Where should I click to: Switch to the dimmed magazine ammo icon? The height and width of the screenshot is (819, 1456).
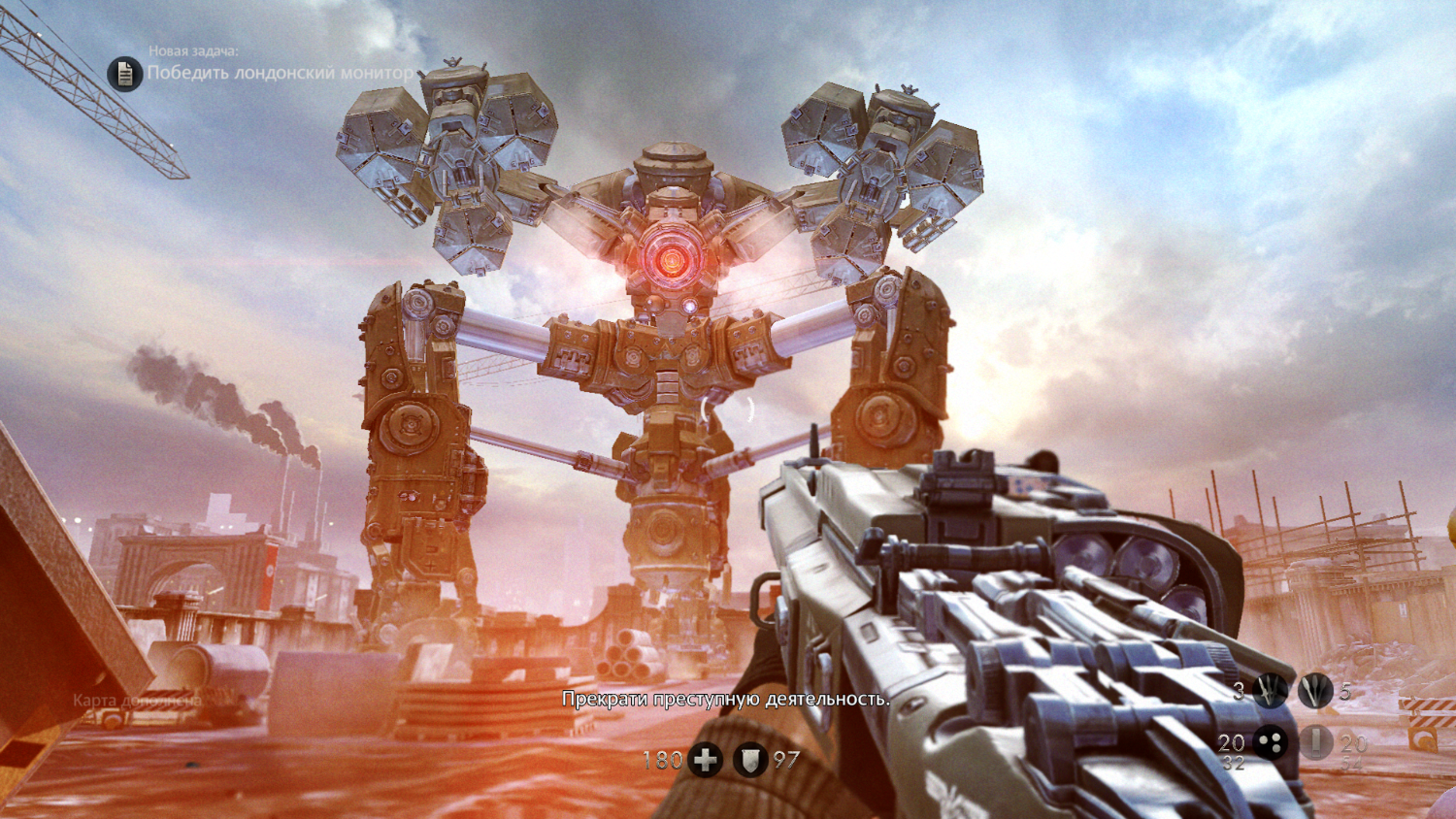(x=1315, y=743)
